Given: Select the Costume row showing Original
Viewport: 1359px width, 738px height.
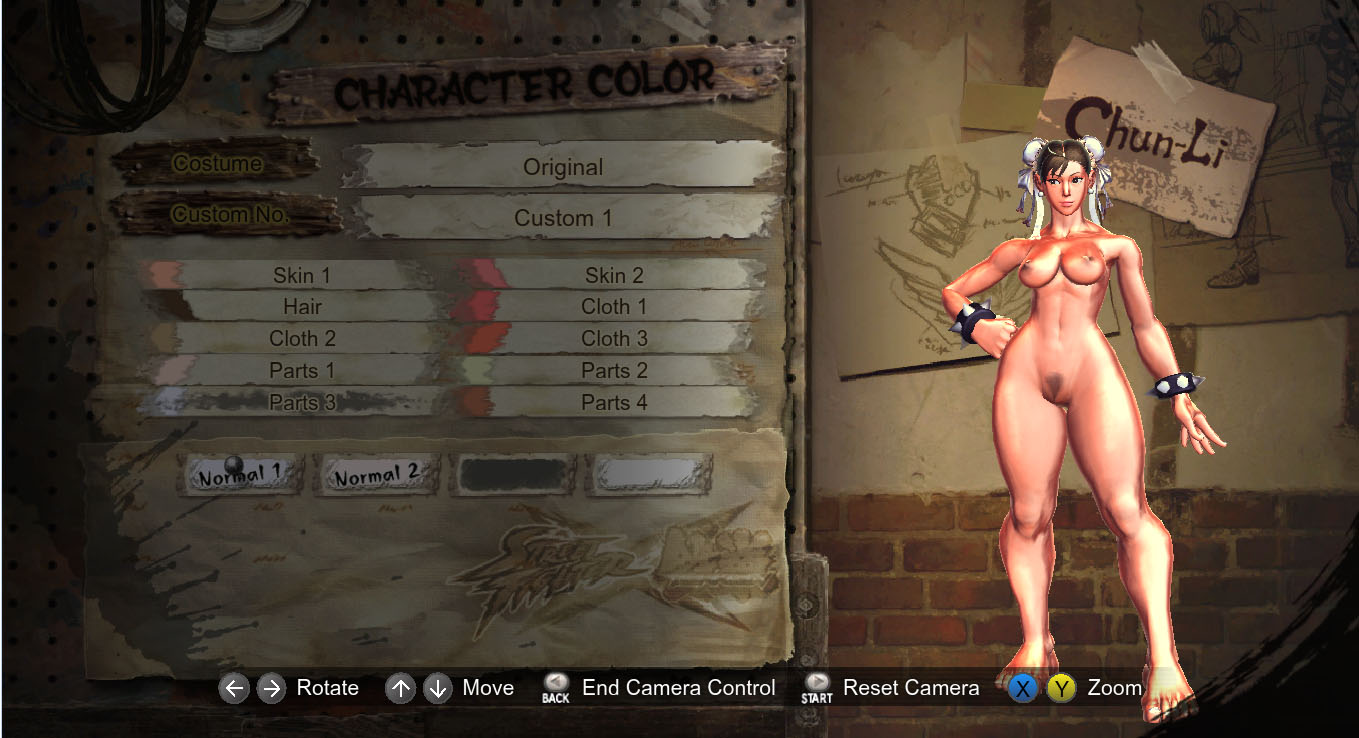Looking at the screenshot, I should pos(563,167).
